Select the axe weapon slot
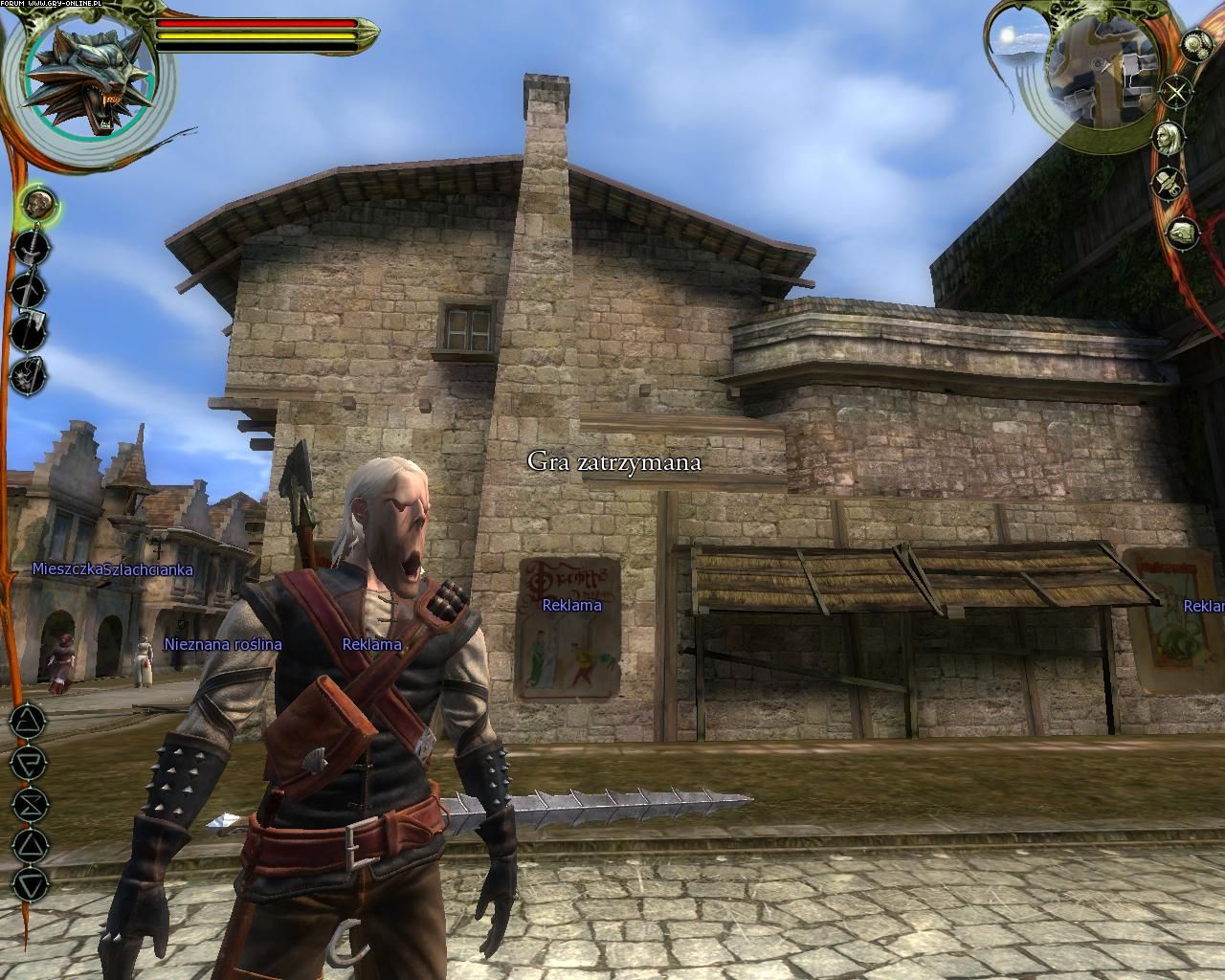 point(29,331)
